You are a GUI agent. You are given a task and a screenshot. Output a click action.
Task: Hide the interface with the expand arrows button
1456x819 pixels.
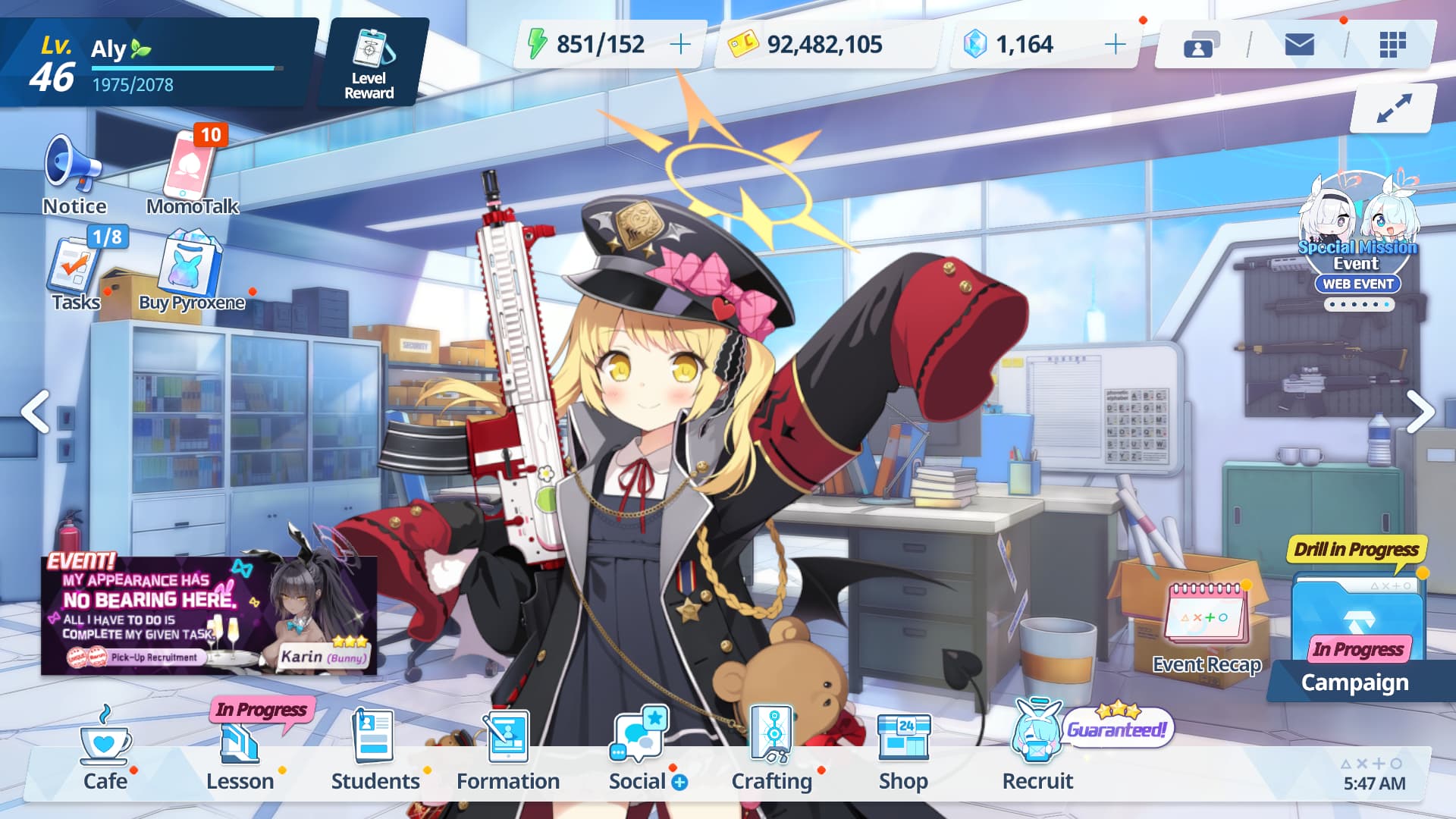point(1394,108)
